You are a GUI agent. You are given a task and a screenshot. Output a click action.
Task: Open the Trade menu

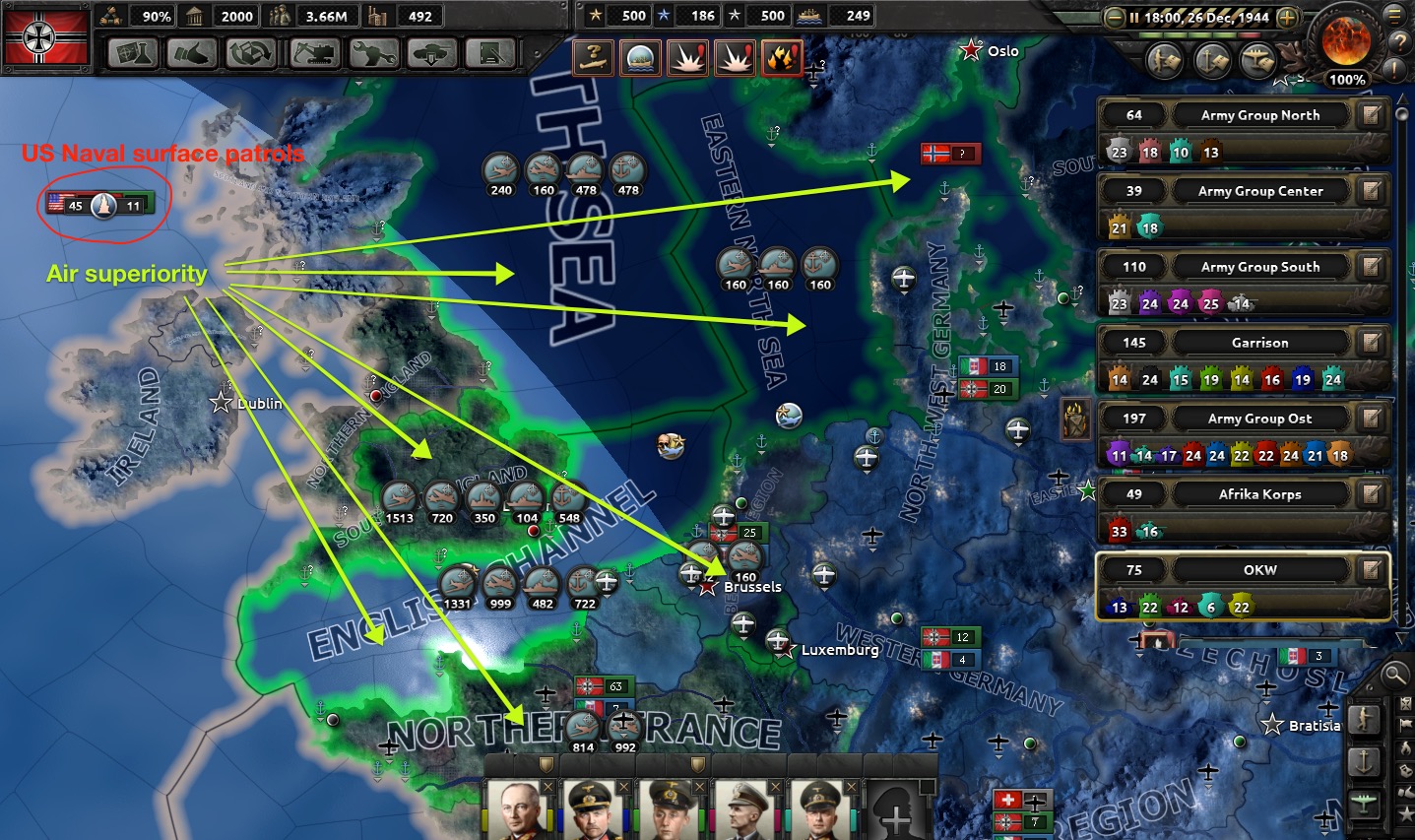pyautogui.click(x=253, y=53)
